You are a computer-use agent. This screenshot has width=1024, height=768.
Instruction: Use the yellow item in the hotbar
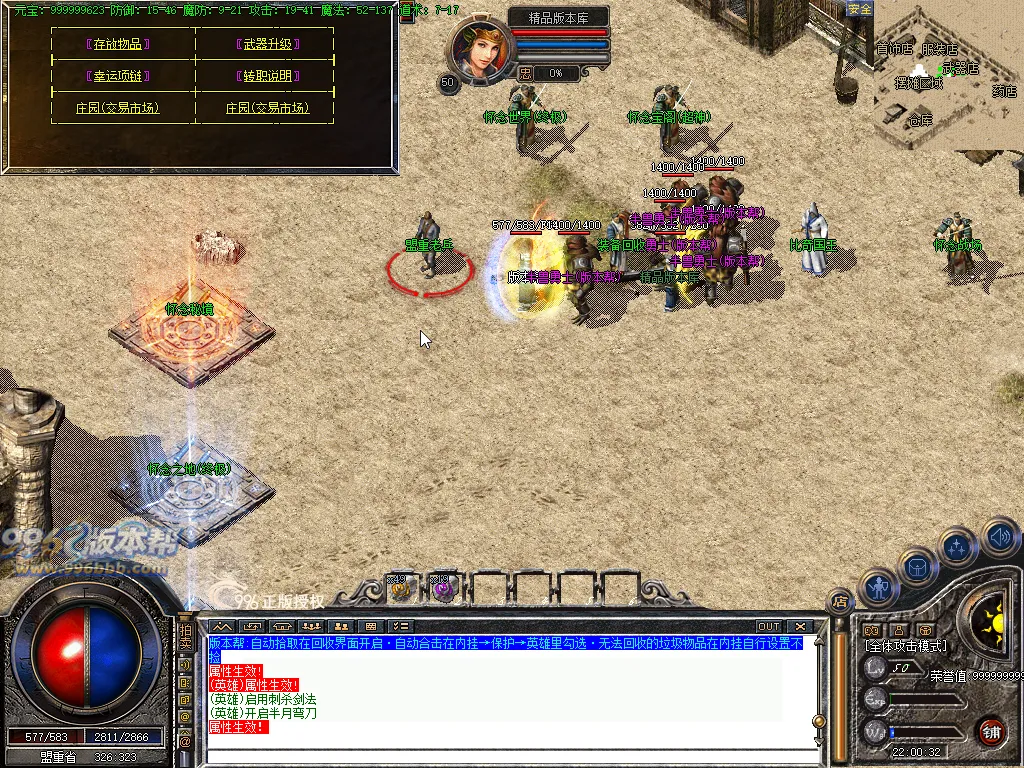pos(401,590)
